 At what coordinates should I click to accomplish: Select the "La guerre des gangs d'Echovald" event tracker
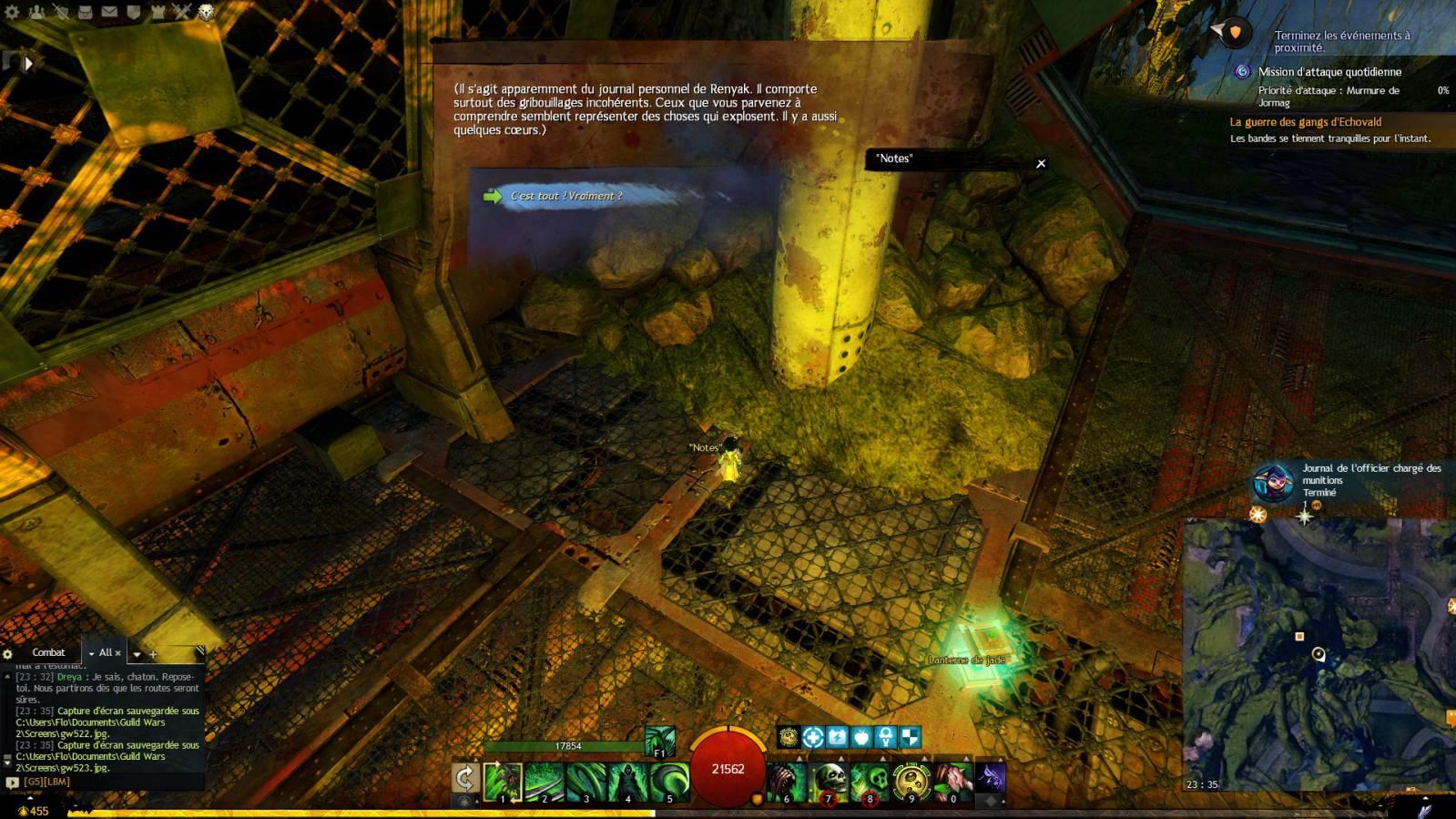point(1305,122)
